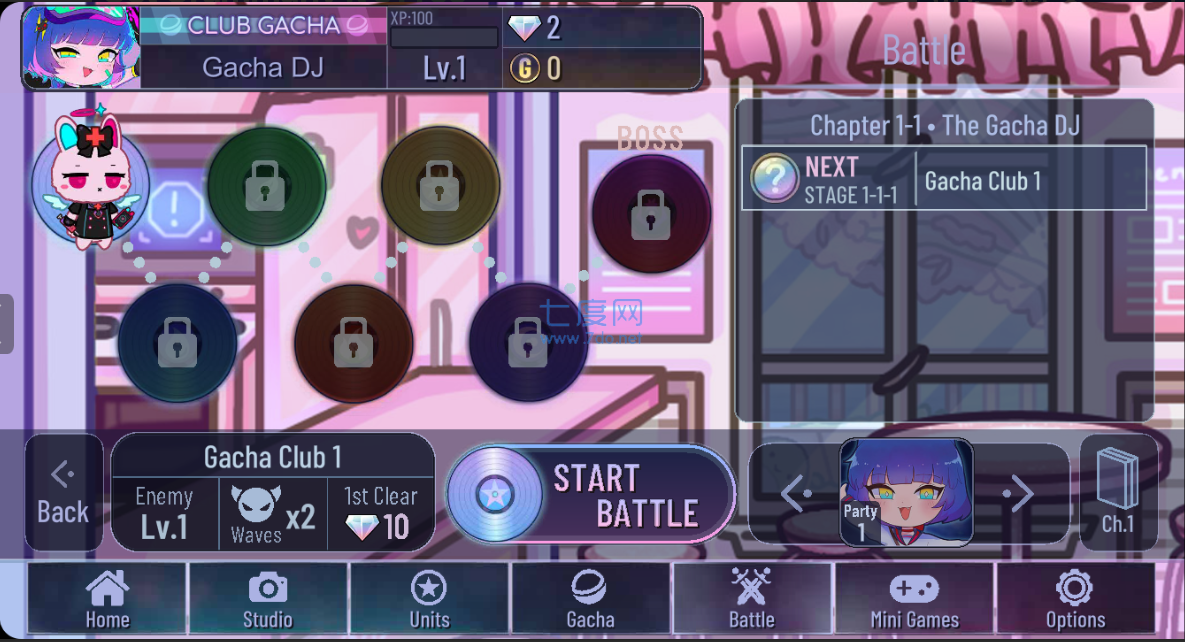Select the bunny nurse stage node
The image size is (1185, 642).
(x=90, y=180)
